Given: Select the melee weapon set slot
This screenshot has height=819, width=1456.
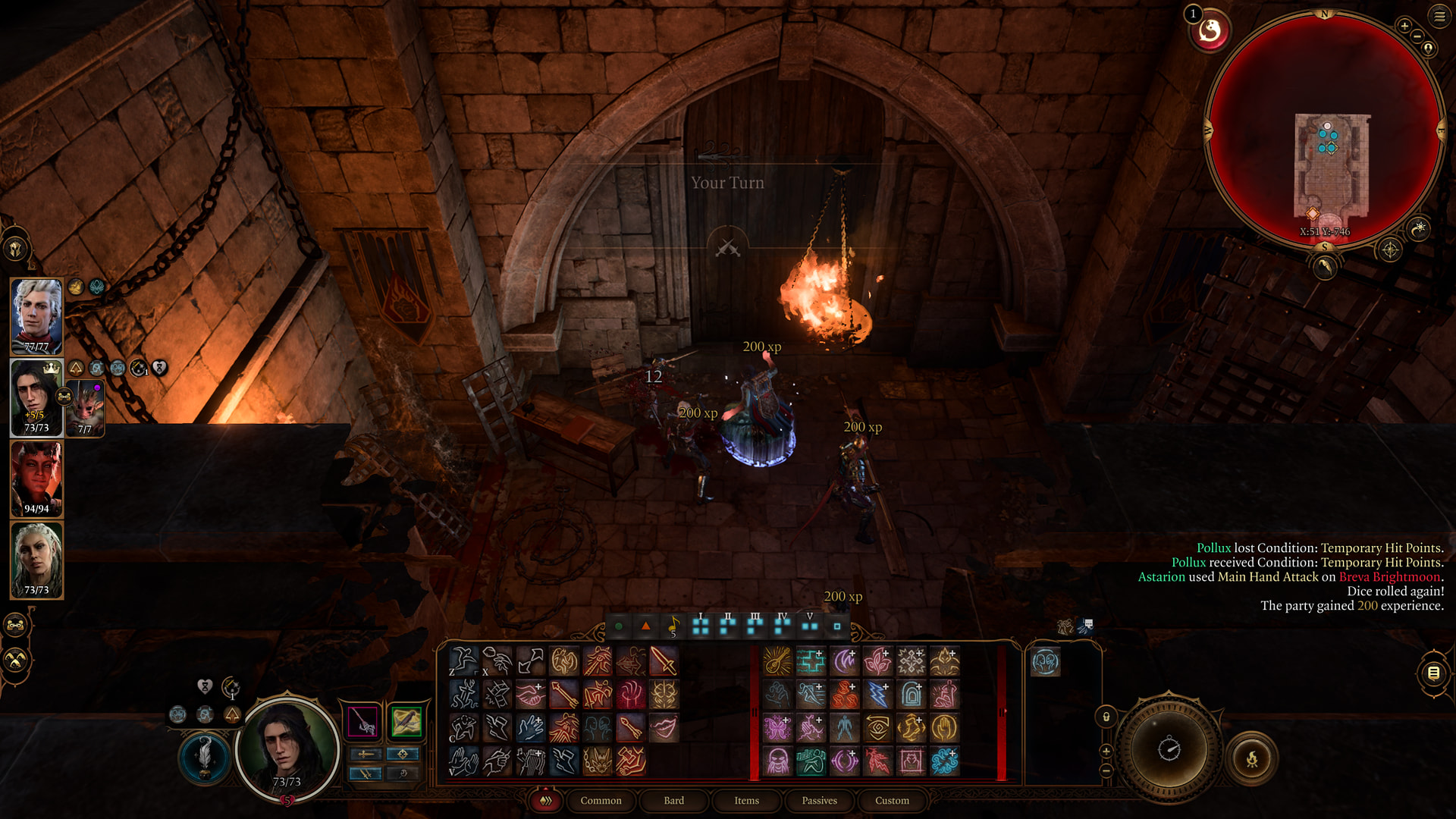Looking at the screenshot, I should coord(362,721).
